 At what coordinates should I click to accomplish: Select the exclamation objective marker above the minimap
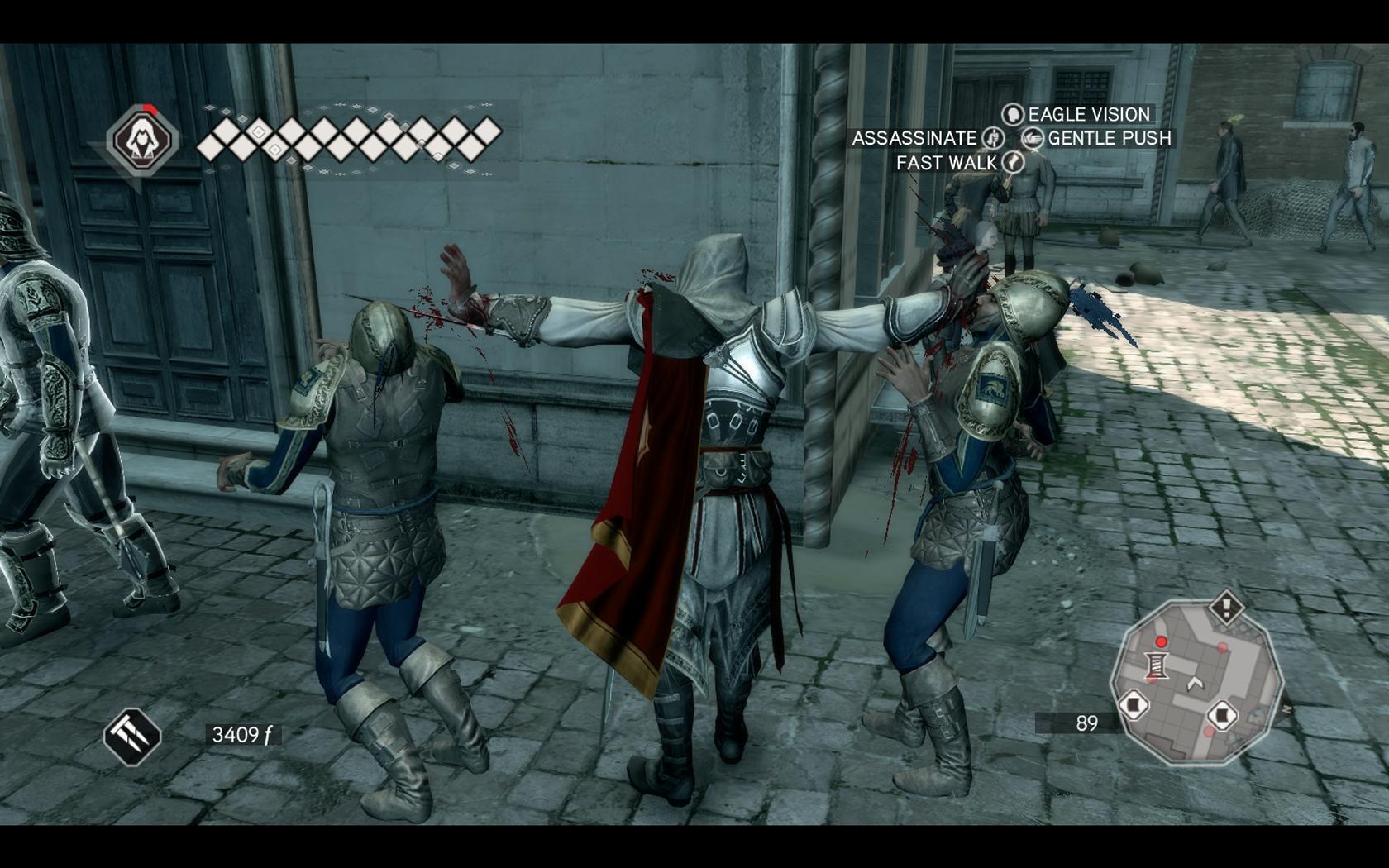pos(1227,608)
